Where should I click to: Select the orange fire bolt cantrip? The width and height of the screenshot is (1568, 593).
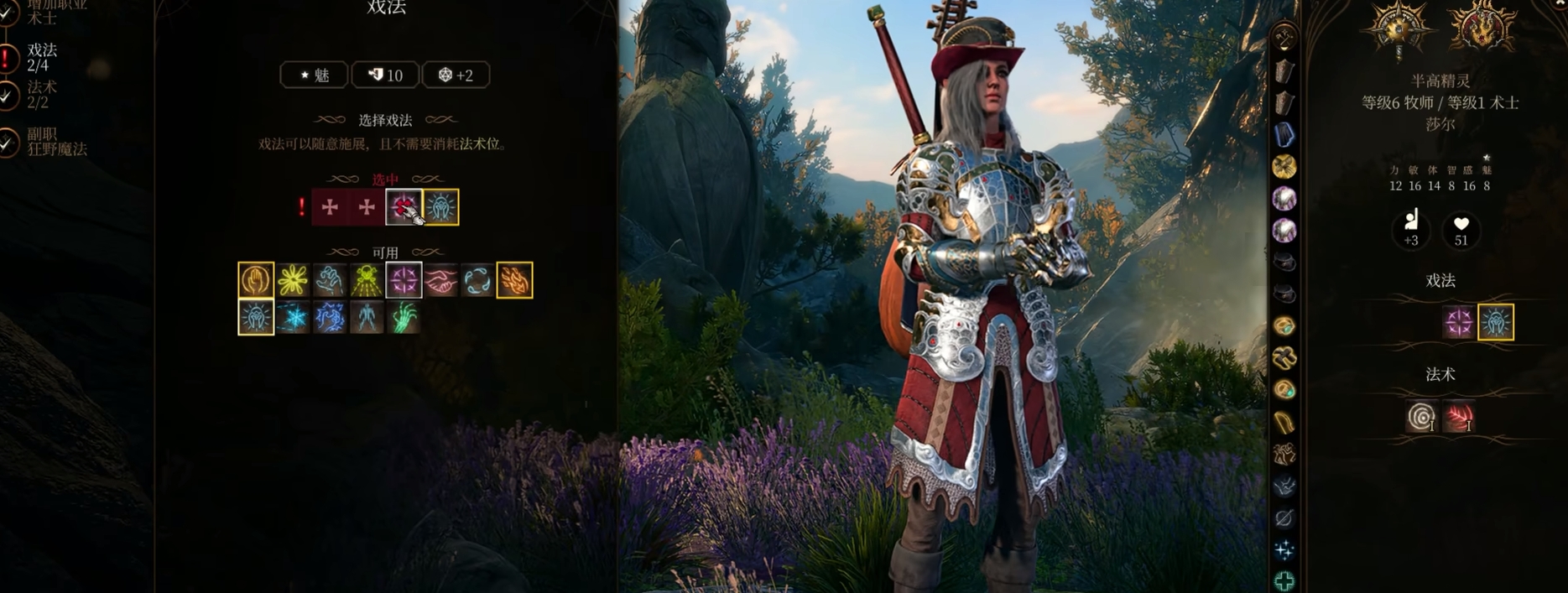[514, 280]
